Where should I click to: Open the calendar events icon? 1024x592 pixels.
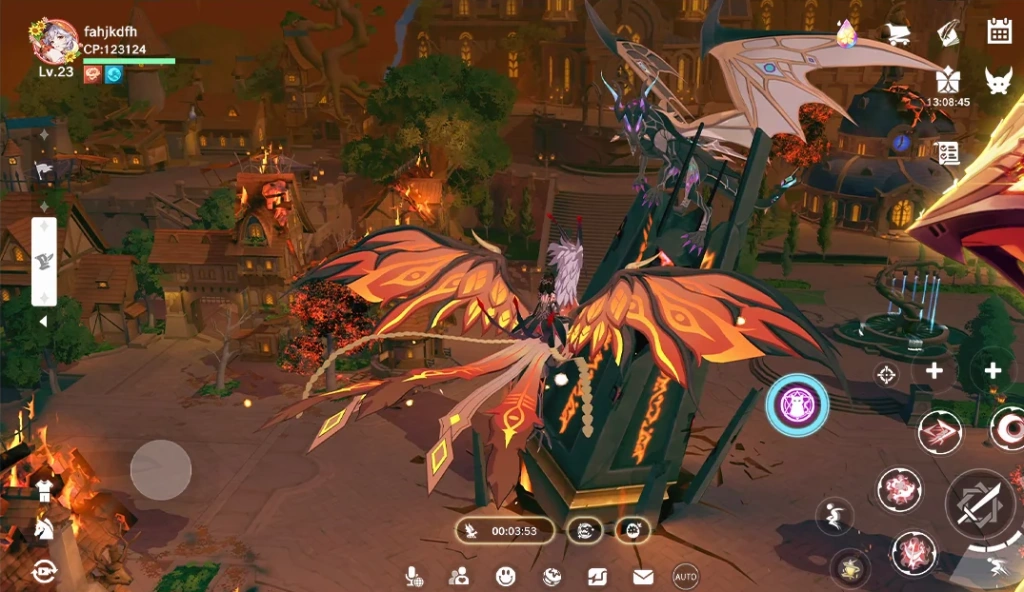click(x=999, y=31)
